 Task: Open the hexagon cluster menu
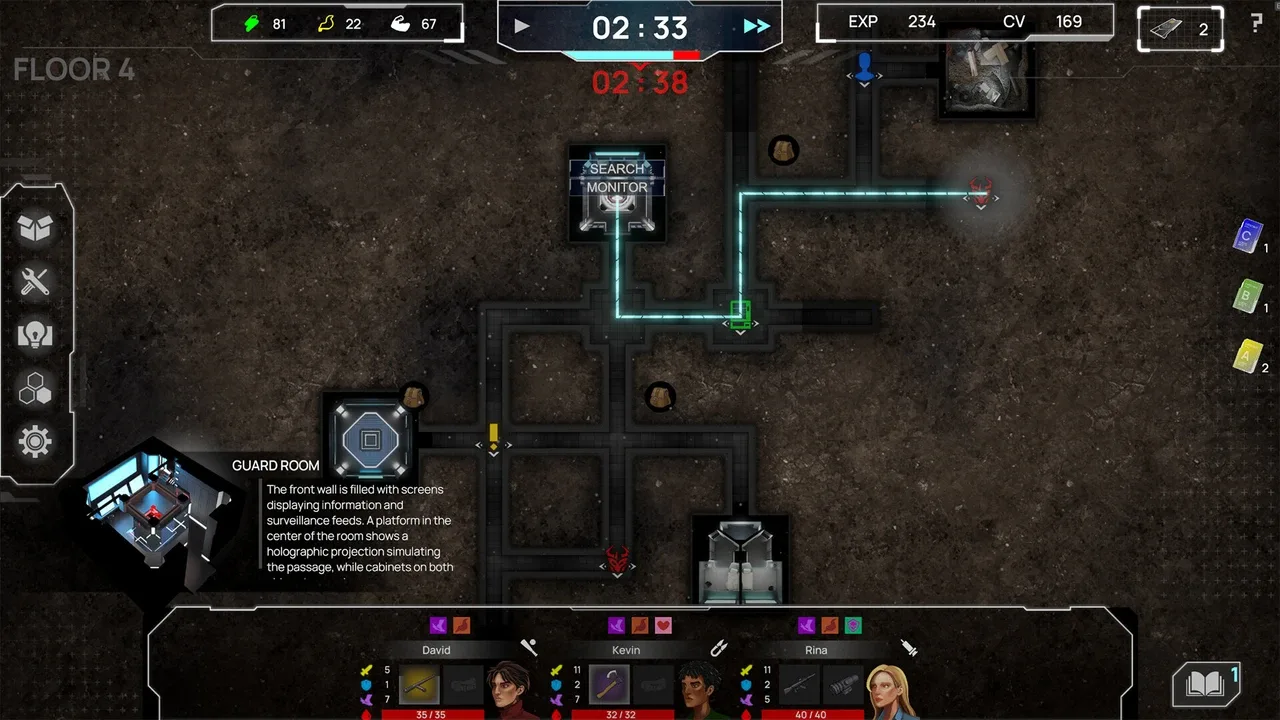pyautogui.click(x=35, y=389)
